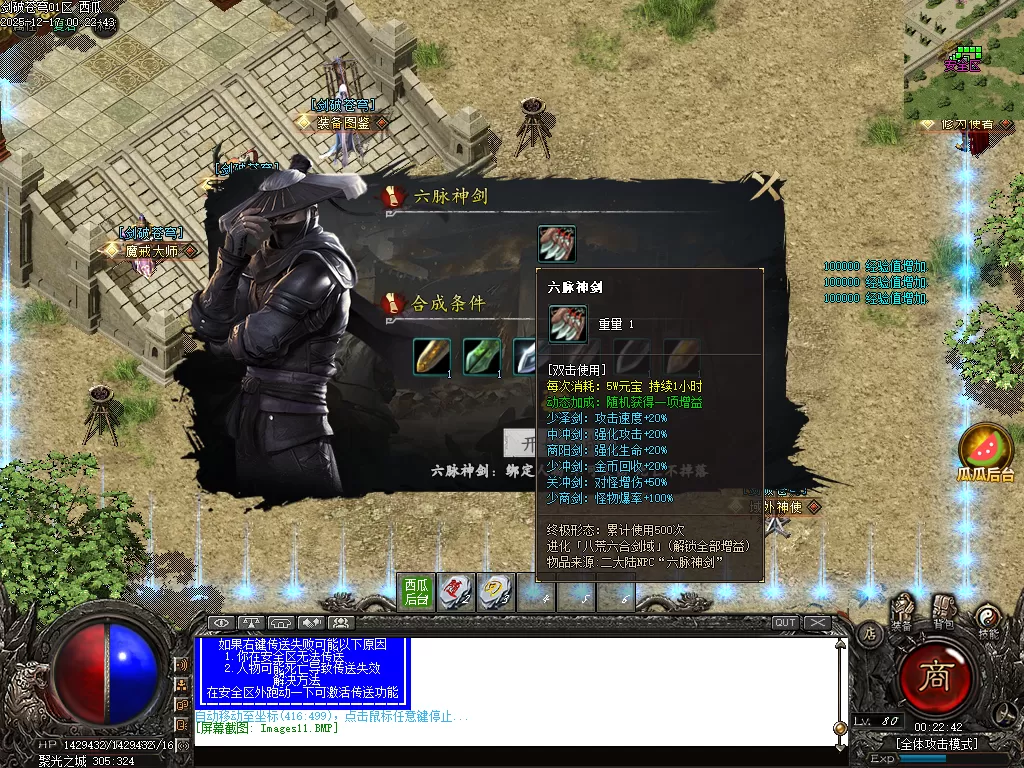Open the 装备 equipment panel
This screenshot has height=768, width=1024.
(903, 612)
